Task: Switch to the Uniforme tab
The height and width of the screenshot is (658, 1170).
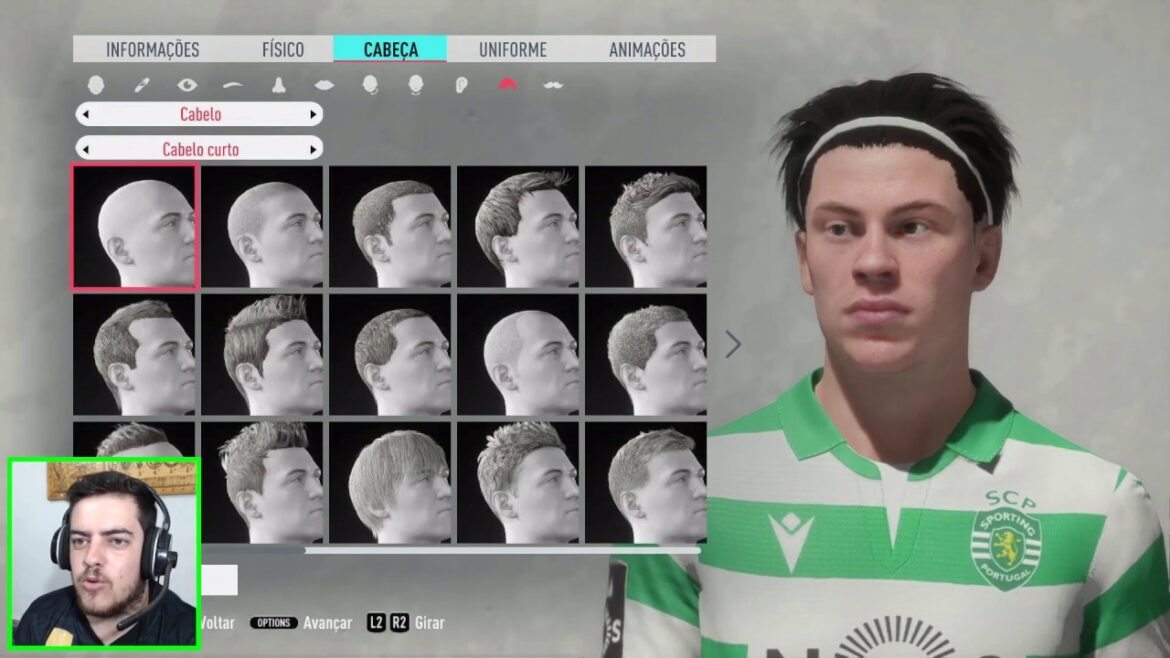Action: coord(512,49)
